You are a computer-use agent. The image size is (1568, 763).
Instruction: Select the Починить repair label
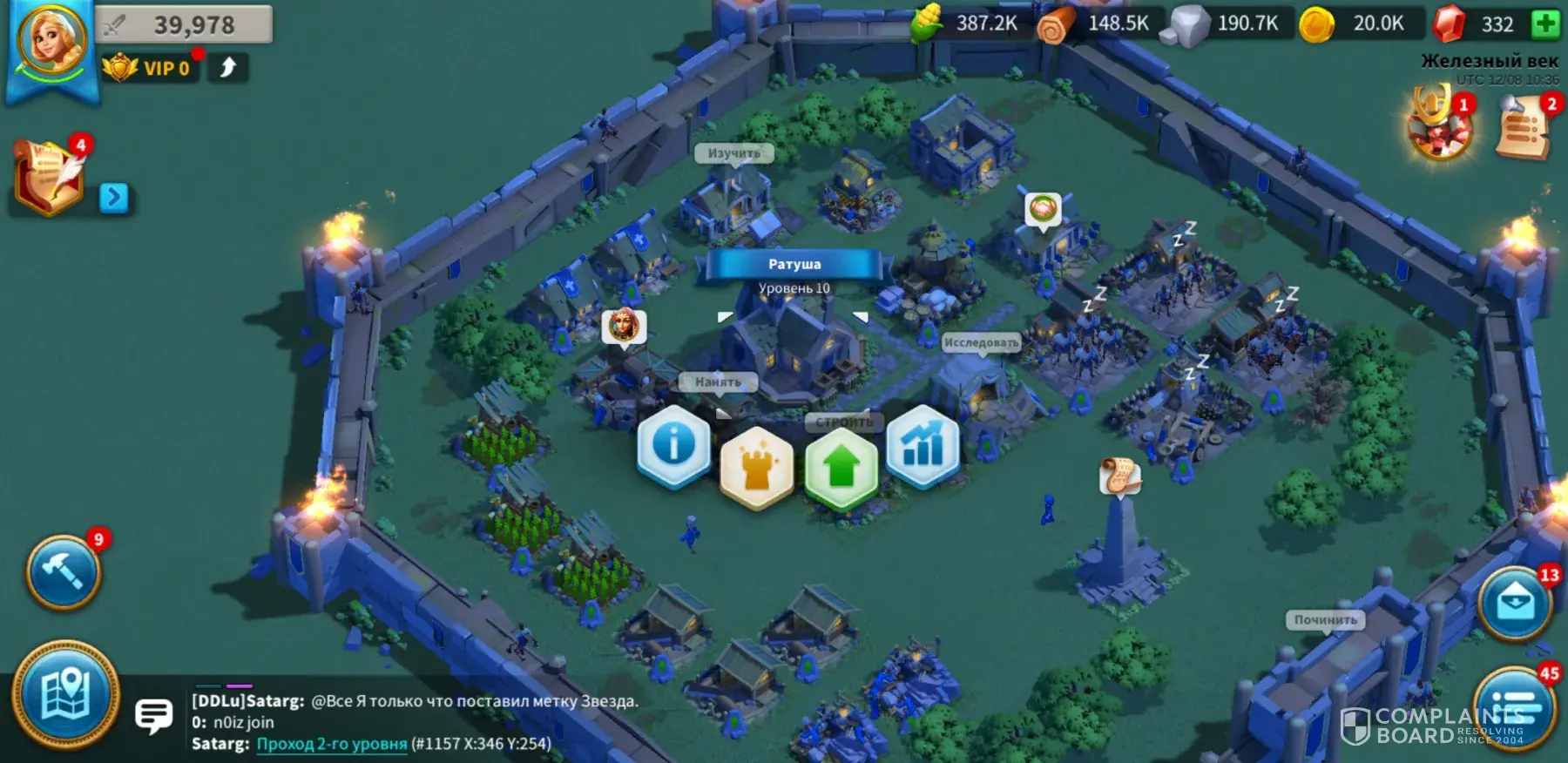(x=1325, y=620)
